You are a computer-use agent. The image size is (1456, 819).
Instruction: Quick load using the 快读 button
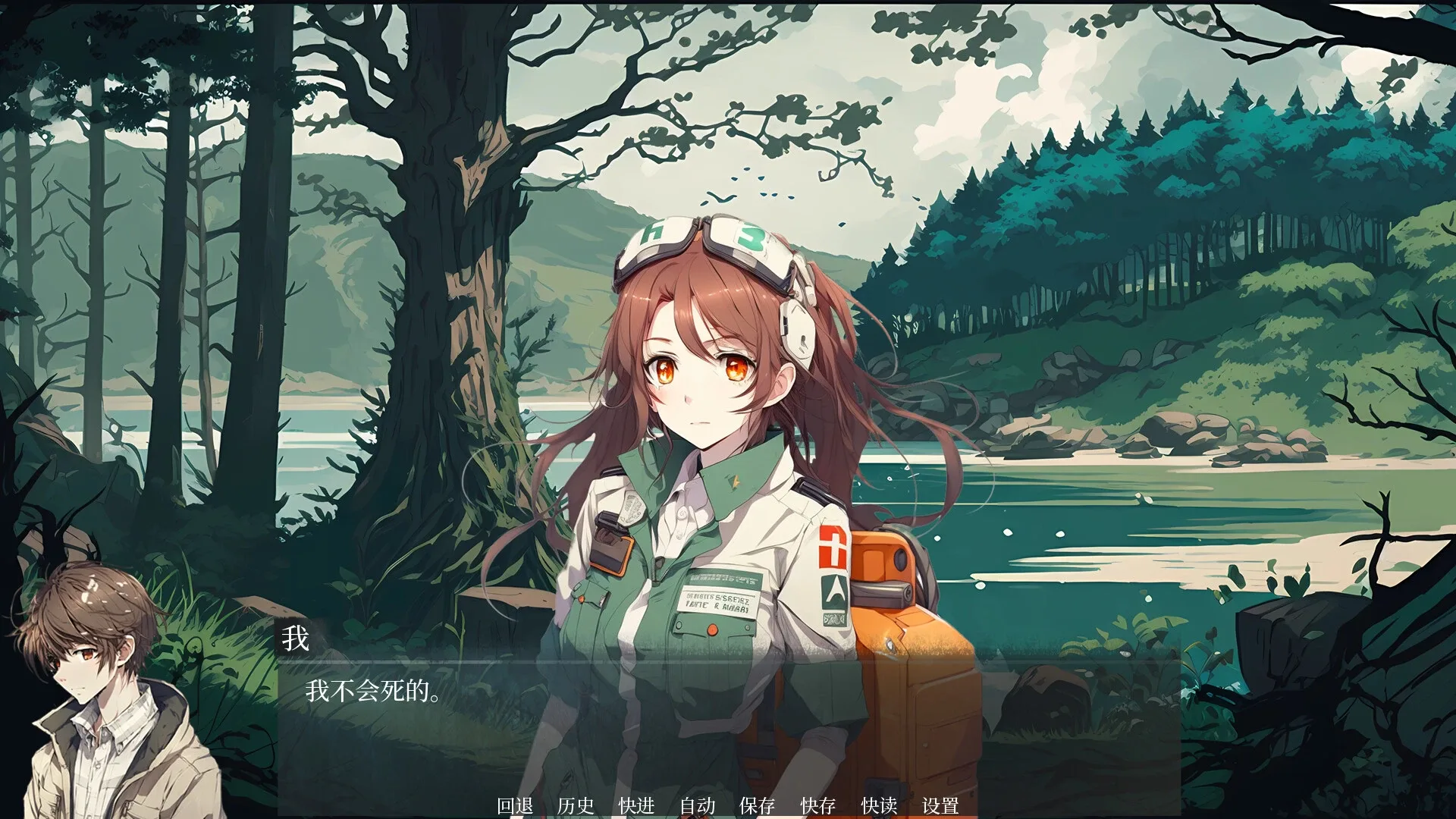coord(878,806)
